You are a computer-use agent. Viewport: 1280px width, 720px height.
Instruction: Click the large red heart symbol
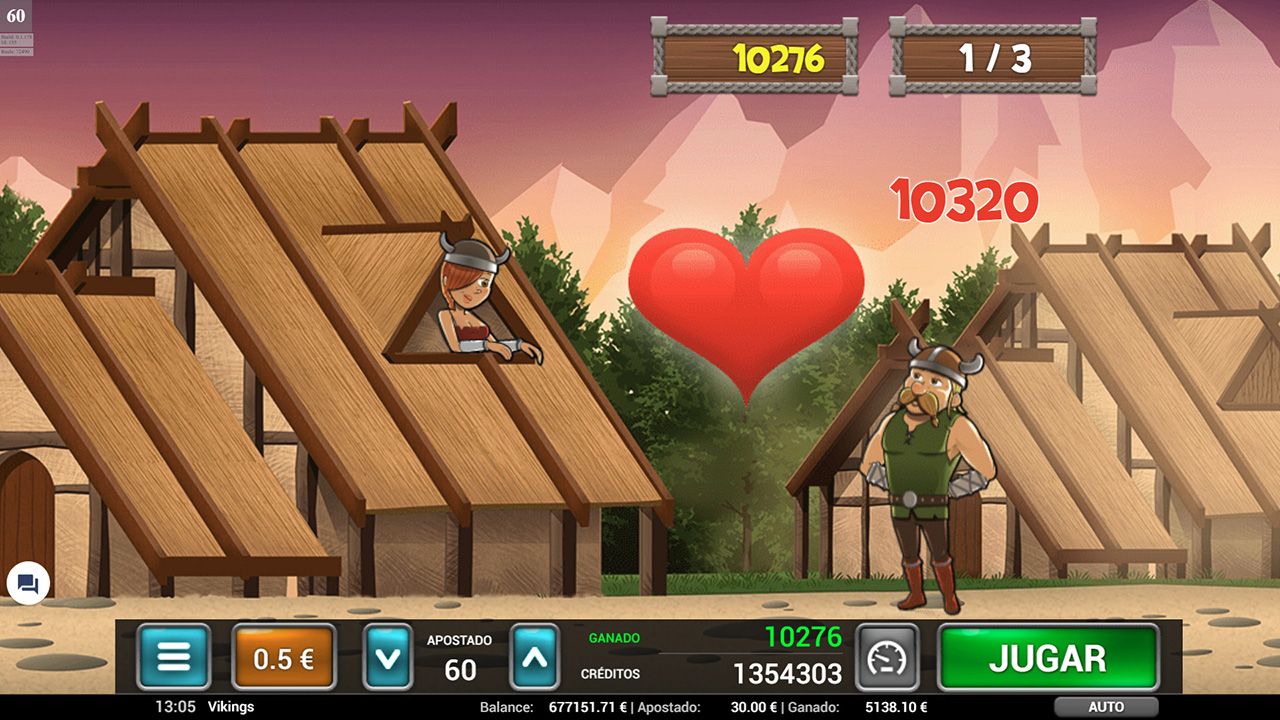745,310
